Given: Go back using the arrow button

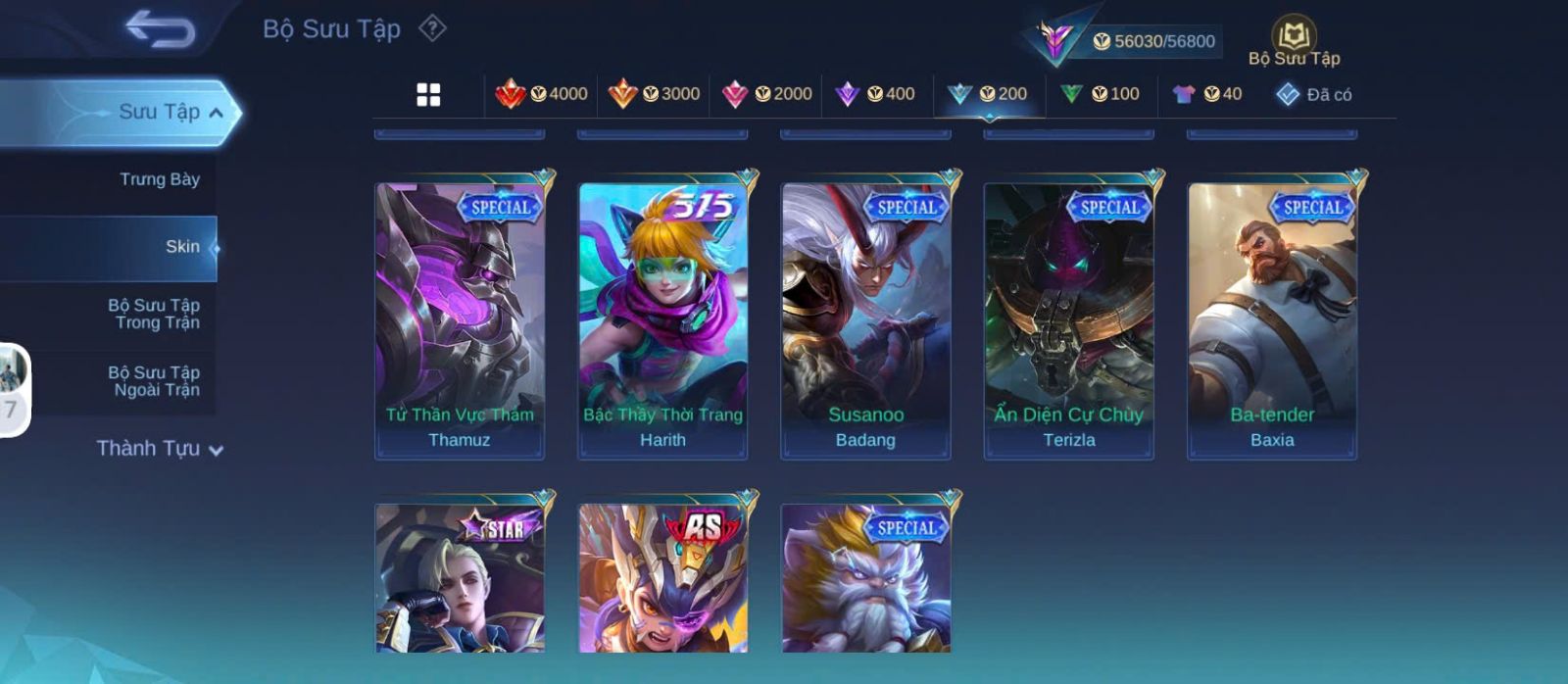Looking at the screenshot, I should click(x=160, y=29).
